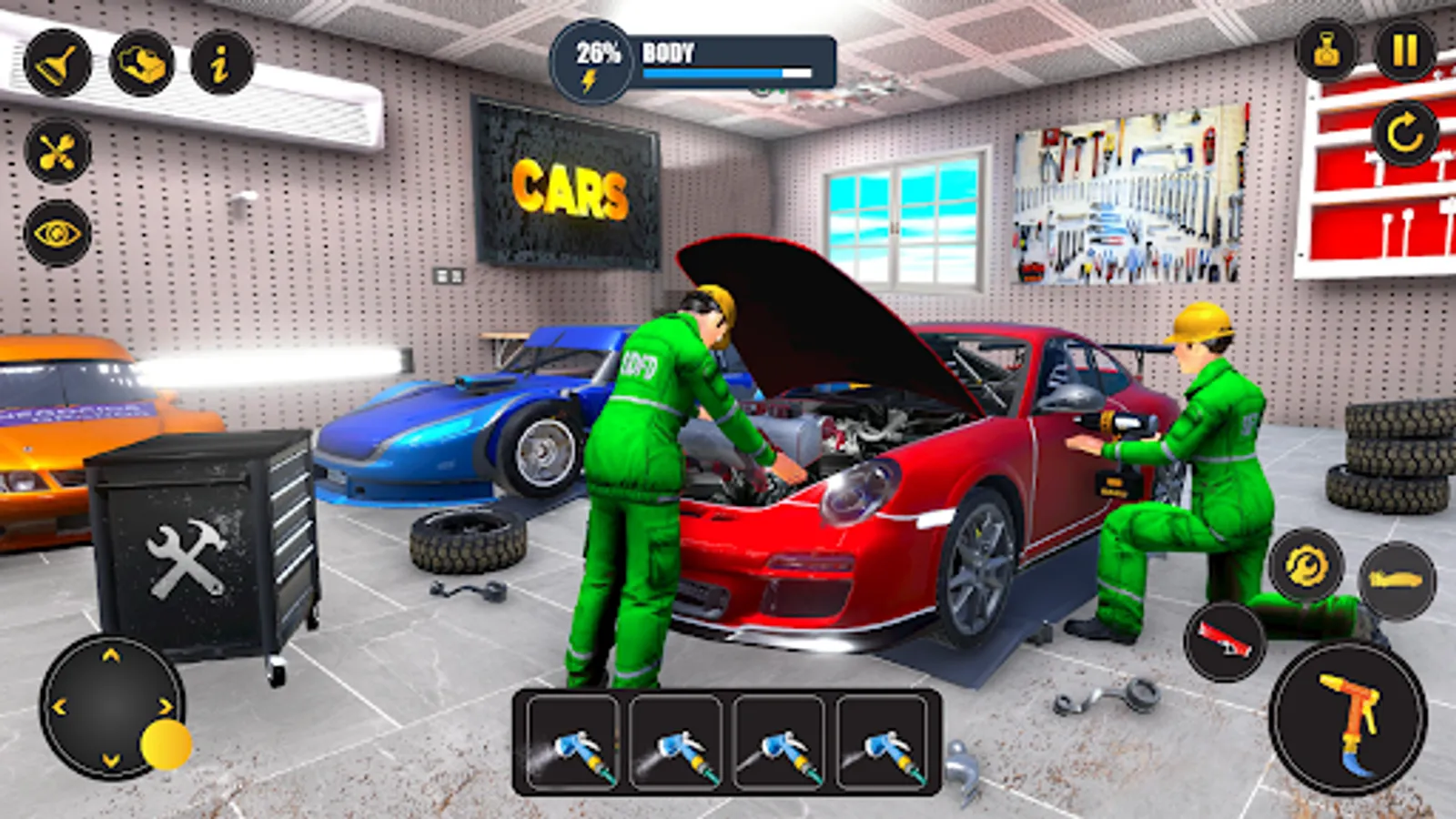
Task: Pick the red tool icon
Action: click(x=1225, y=640)
